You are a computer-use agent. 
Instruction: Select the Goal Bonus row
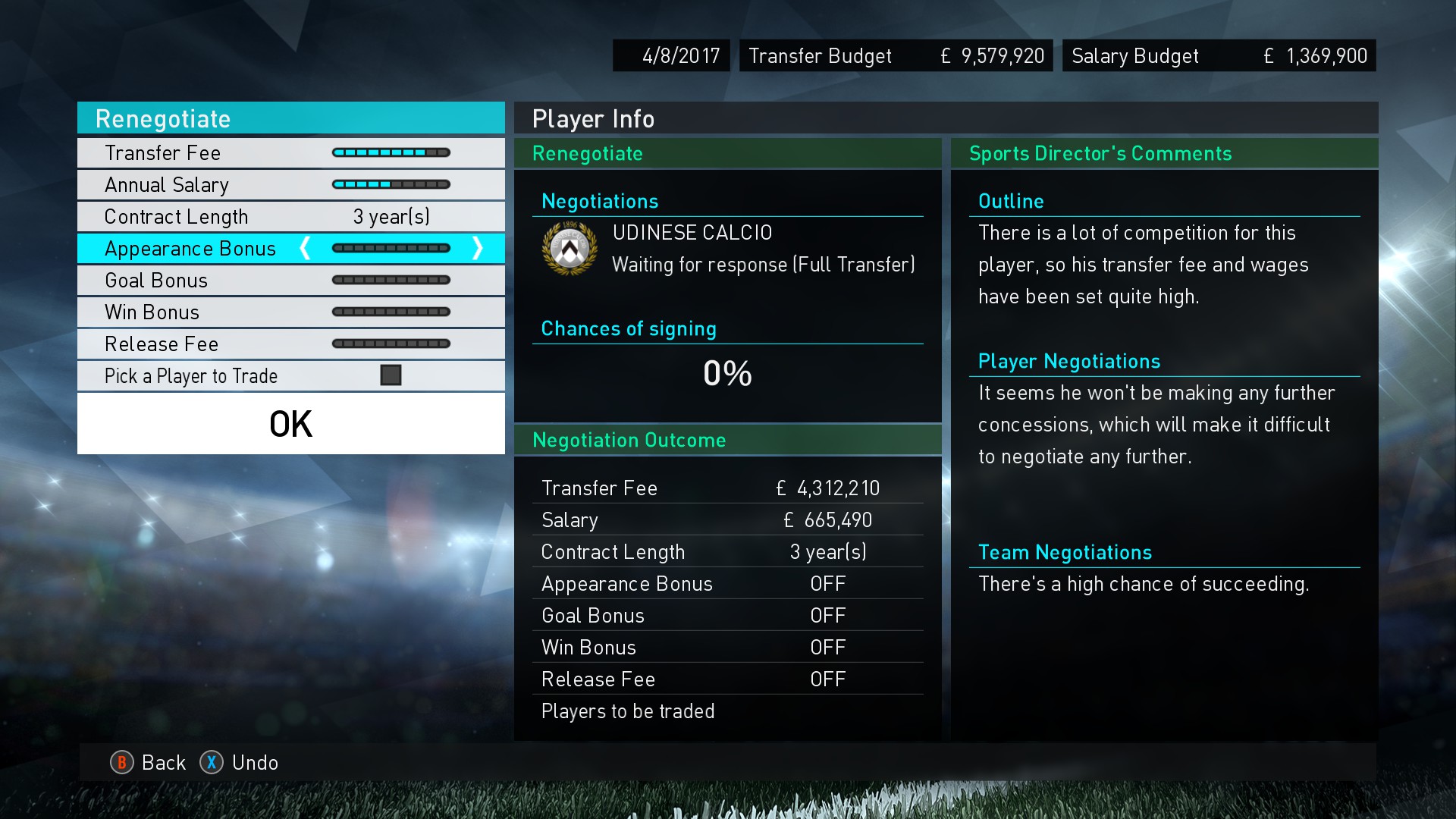(290, 281)
